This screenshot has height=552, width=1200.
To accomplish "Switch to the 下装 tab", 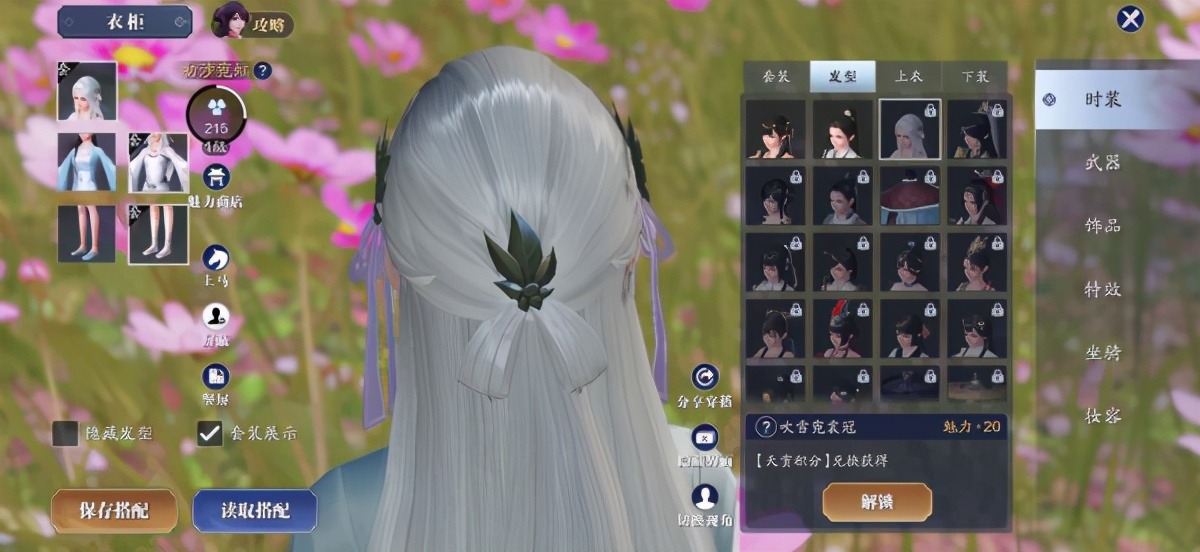I will pos(974,77).
